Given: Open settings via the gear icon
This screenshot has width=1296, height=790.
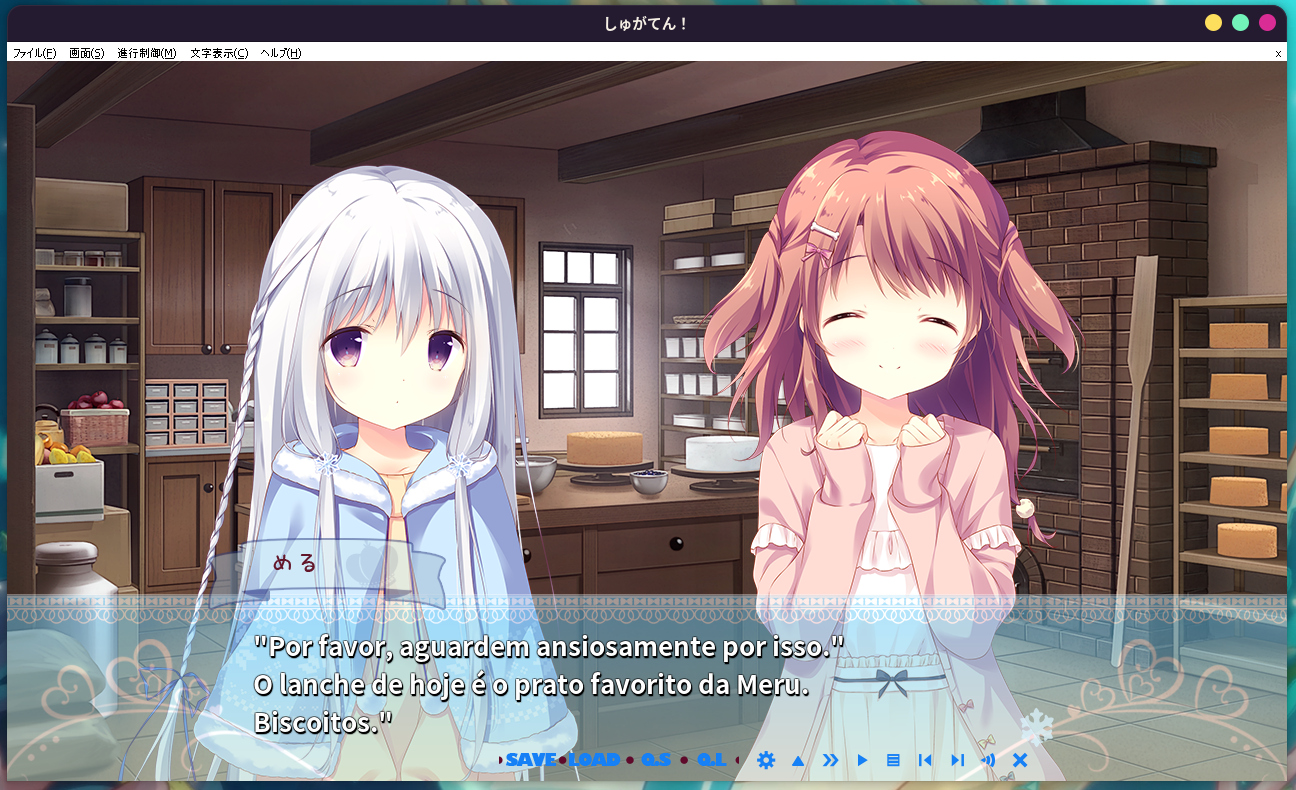Looking at the screenshot, I should click(766, 760).
